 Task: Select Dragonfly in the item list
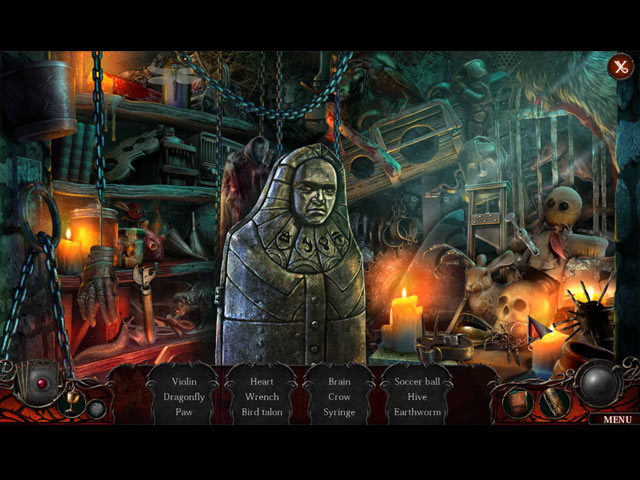tap(185, 396)
